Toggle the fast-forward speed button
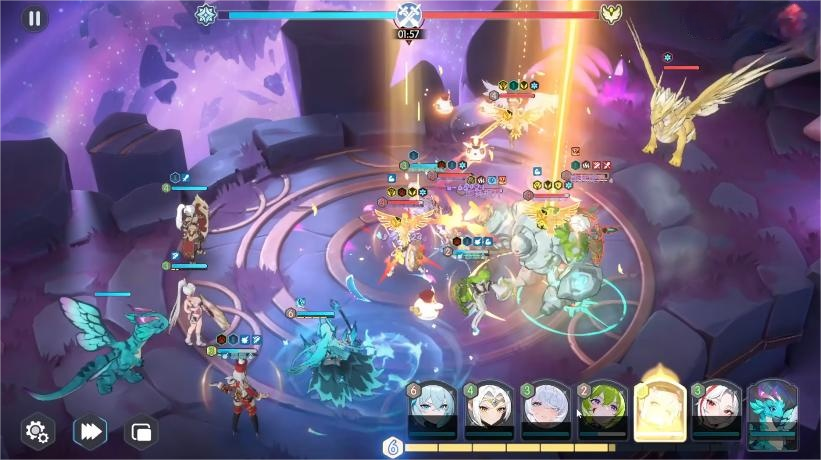The image size is (821, 460). point(90,432)
